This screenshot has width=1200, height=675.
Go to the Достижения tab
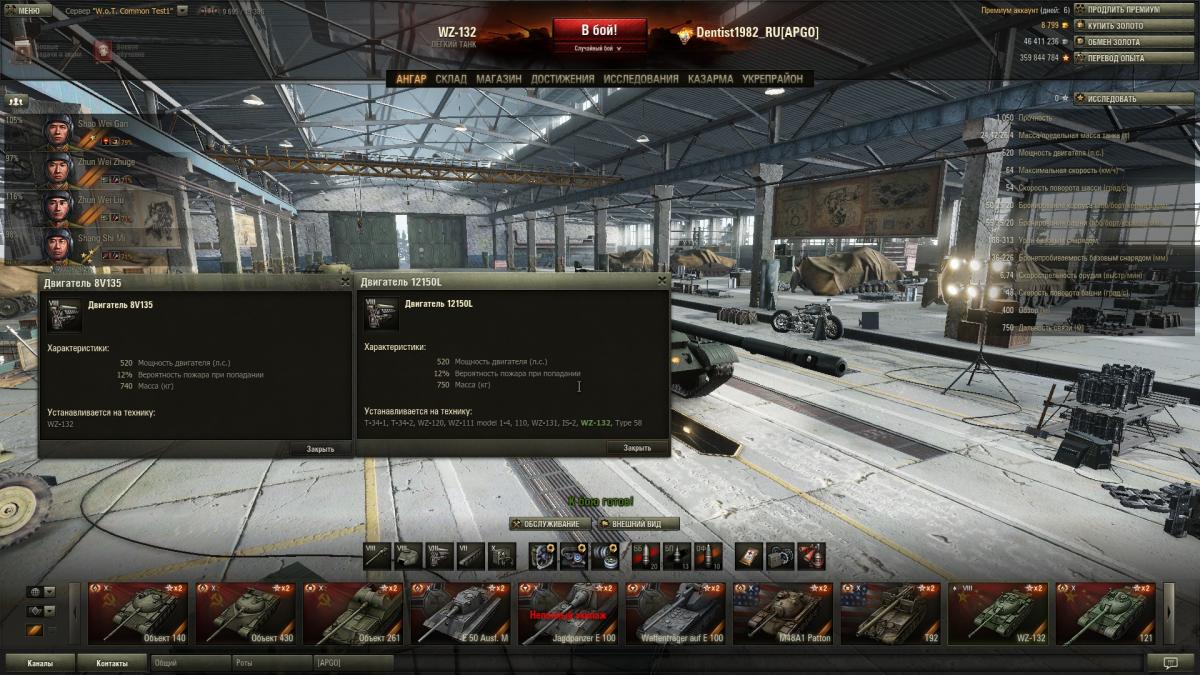[563, 79]
